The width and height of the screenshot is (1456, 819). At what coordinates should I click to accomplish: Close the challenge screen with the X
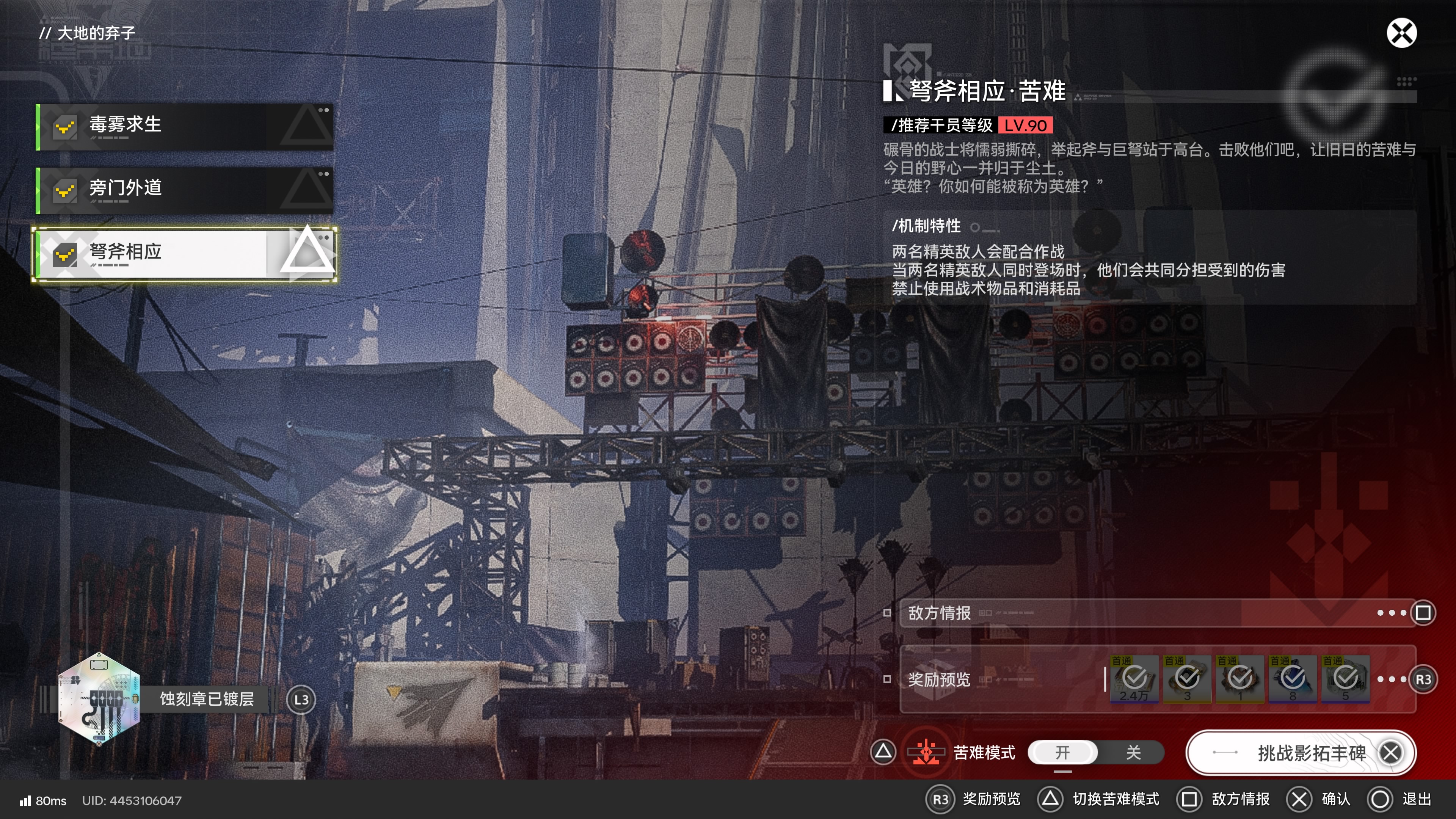click(x=1401, y=33)
